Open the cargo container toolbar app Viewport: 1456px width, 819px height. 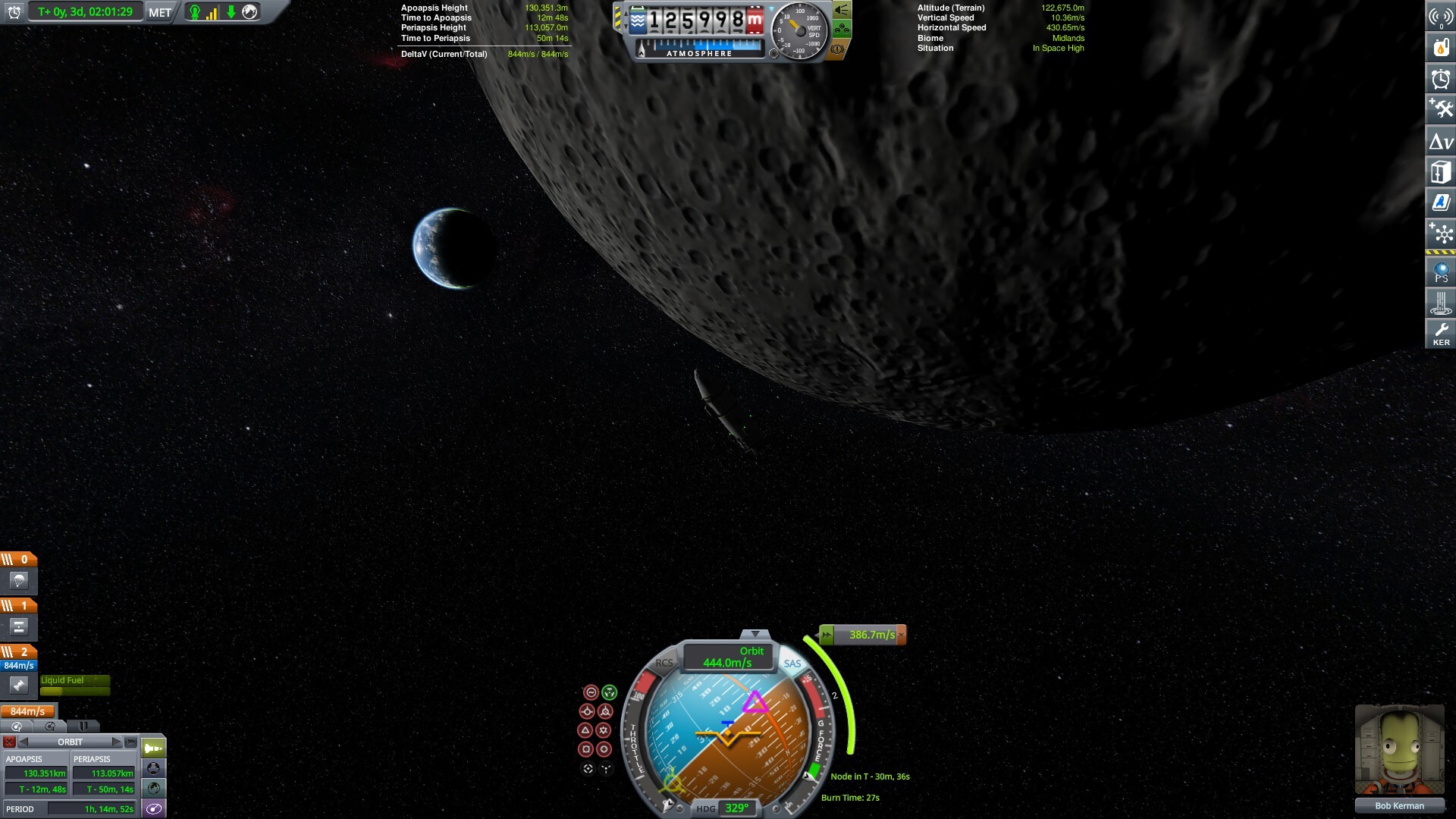1441,172
